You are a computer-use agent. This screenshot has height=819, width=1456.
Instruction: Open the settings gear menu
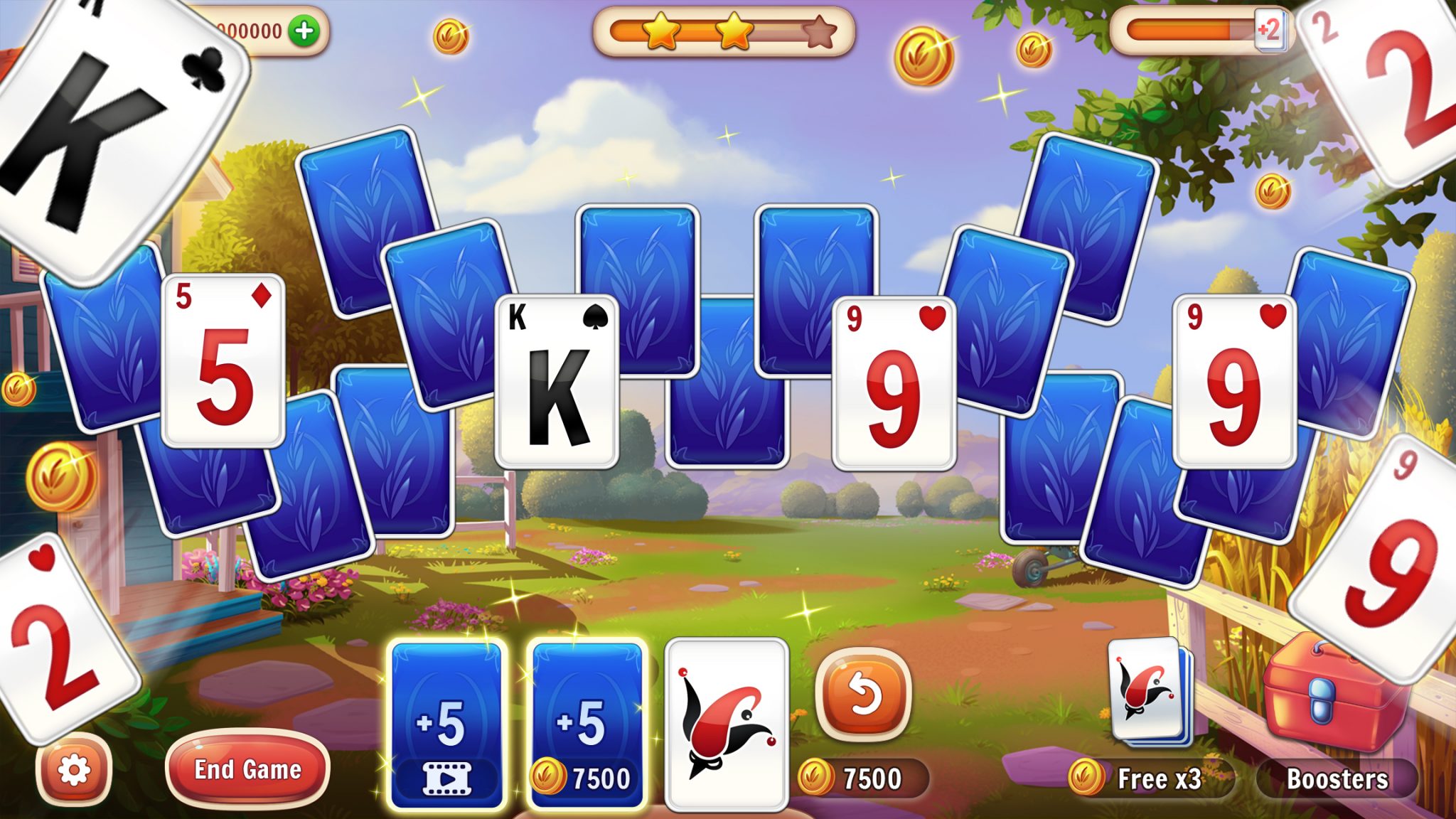(75, 769)
